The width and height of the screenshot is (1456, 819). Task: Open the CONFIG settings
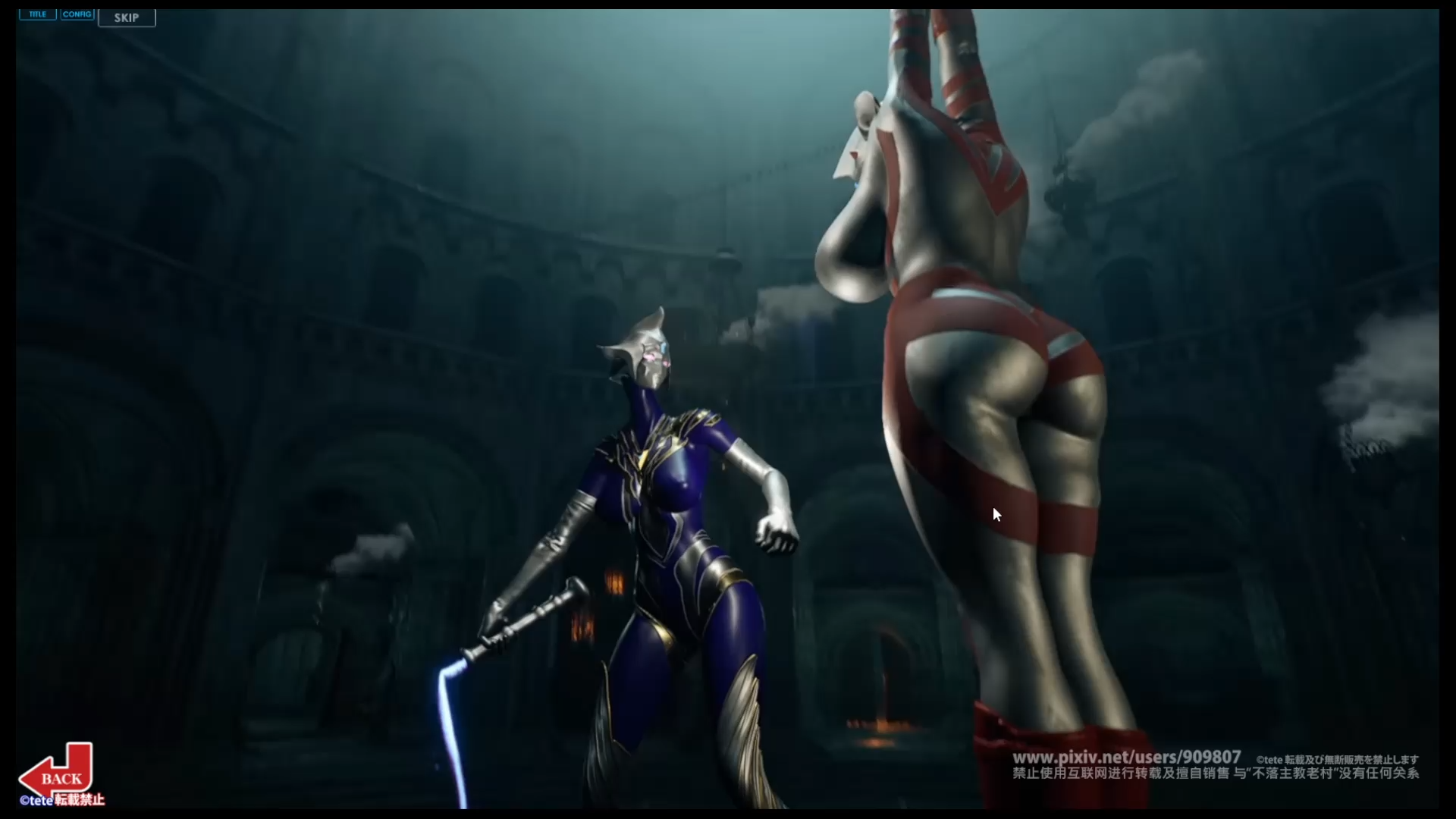[77, 14]
